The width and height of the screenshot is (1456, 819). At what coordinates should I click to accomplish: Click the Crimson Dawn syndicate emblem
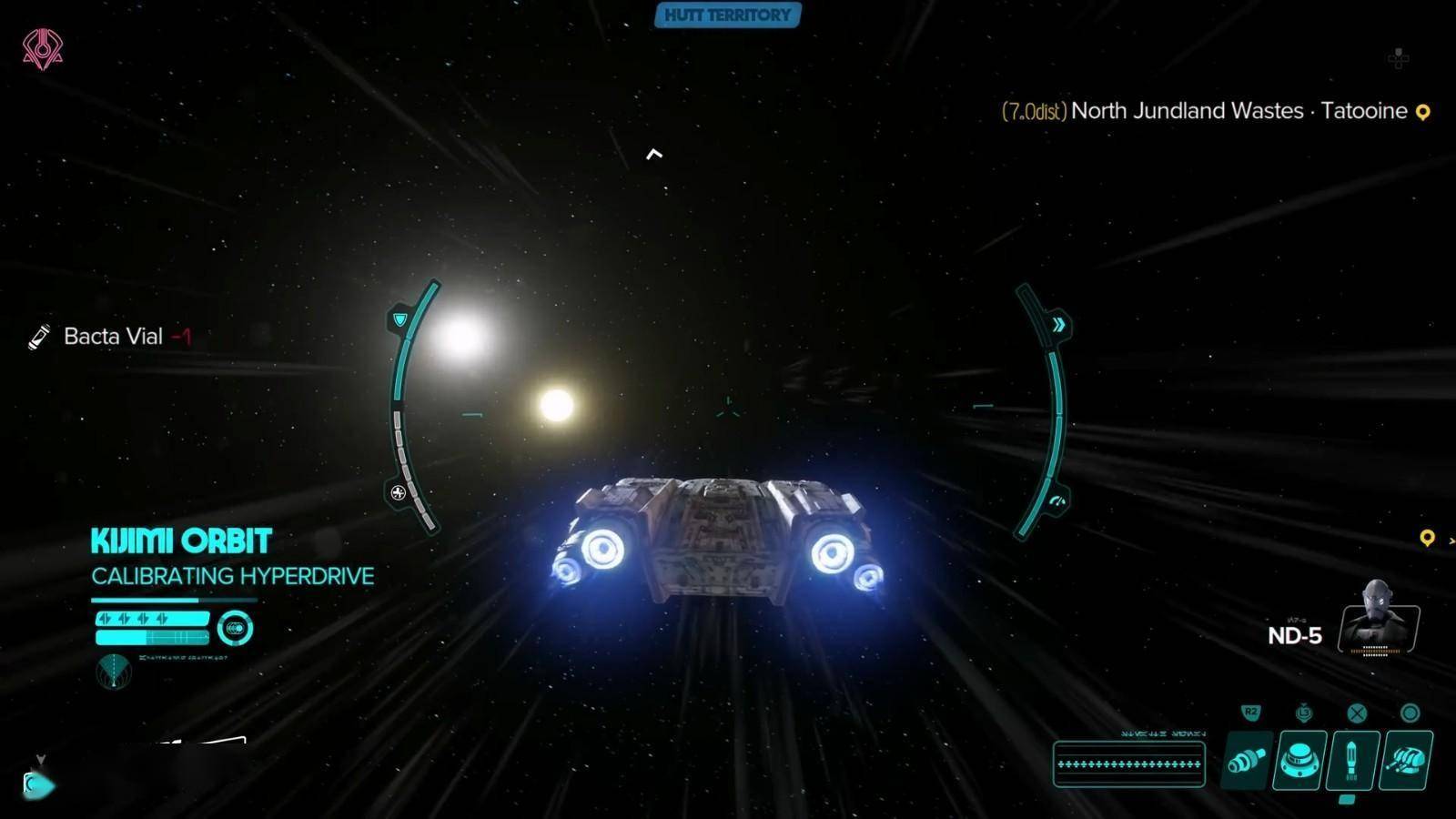pyautogui.click(x=42, y=48)
